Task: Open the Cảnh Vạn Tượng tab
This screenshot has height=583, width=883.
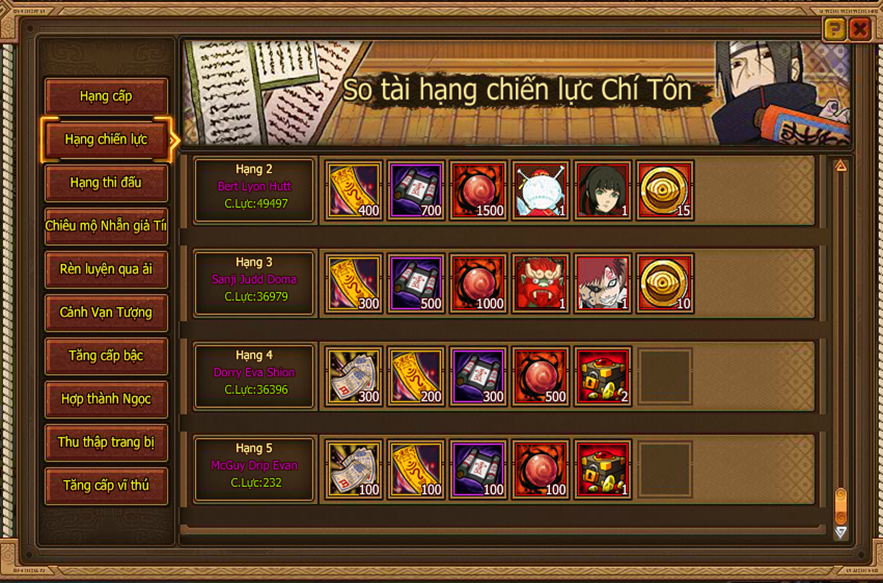Action: click(106, 312)
